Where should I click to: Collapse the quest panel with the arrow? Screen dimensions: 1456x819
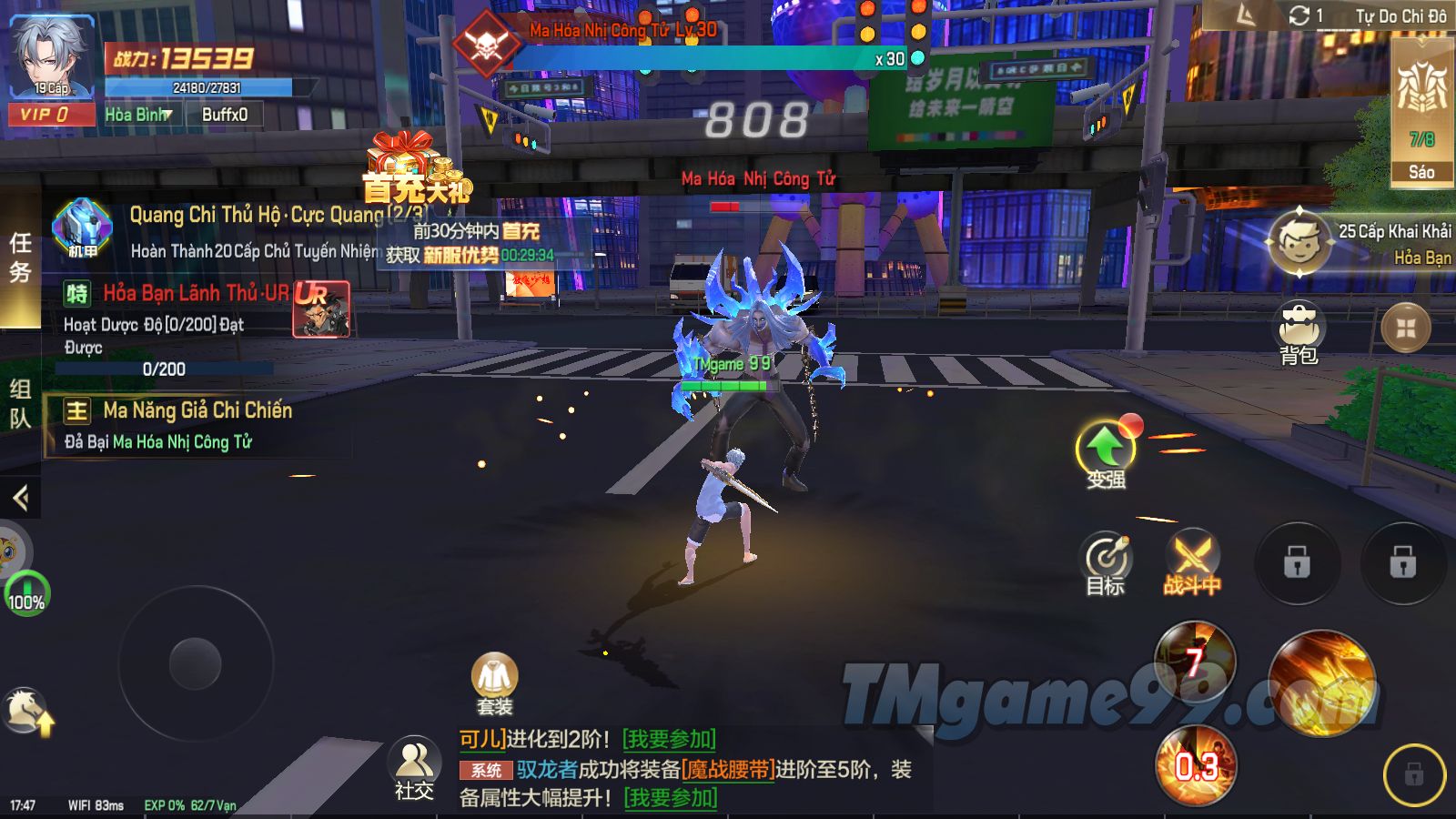point(20,498)
